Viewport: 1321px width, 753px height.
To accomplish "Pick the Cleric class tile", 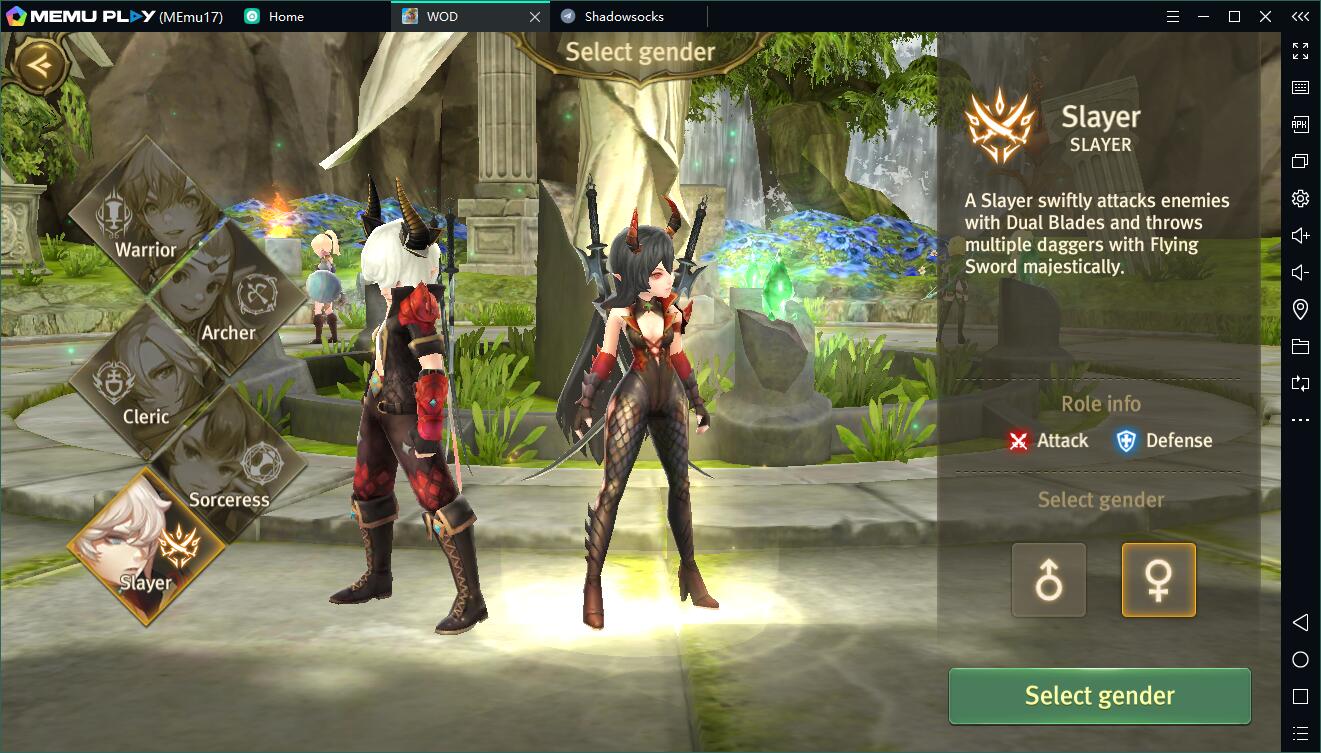I will coord(147,383).
